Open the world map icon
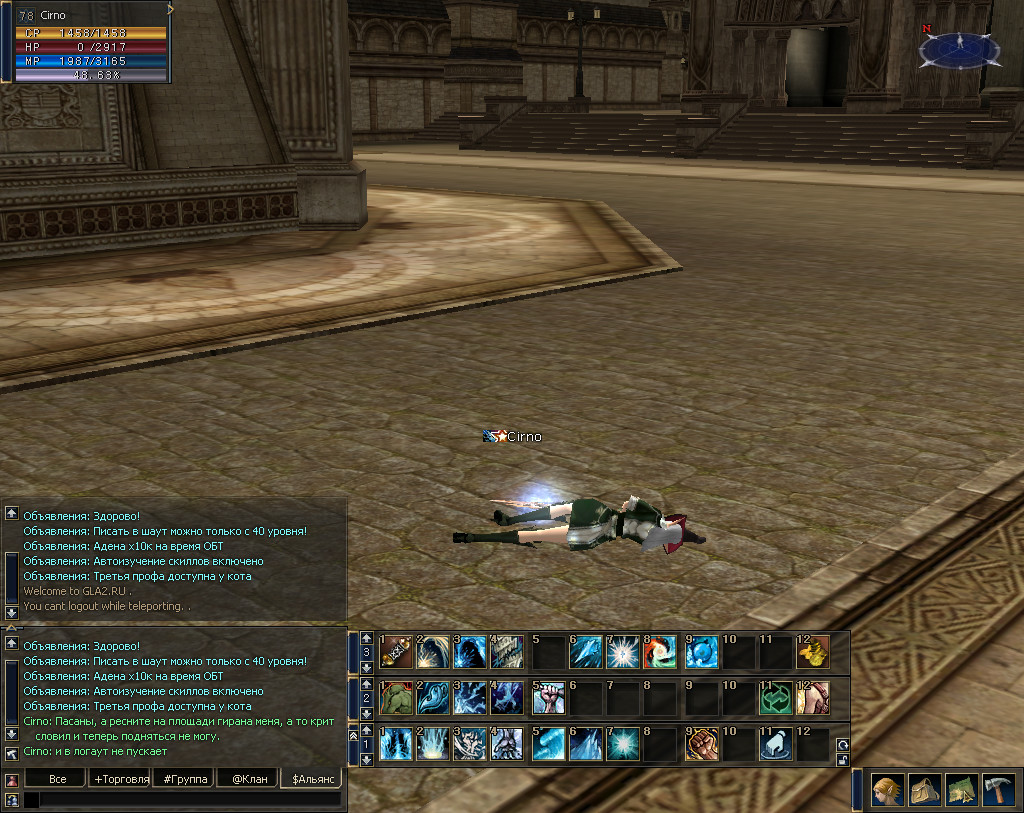This screenshot has width=1024, height=813. pyautogui.click(x=961, y=789)
